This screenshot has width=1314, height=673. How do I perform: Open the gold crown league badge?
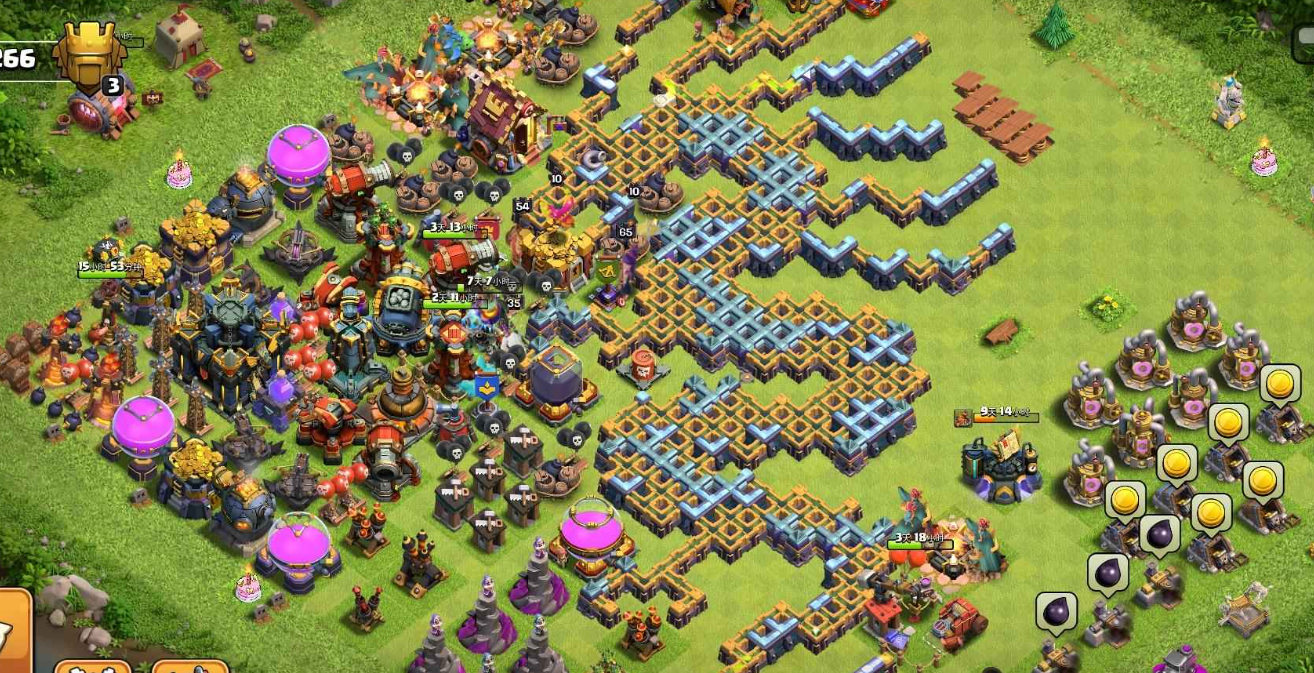[90, 54]
